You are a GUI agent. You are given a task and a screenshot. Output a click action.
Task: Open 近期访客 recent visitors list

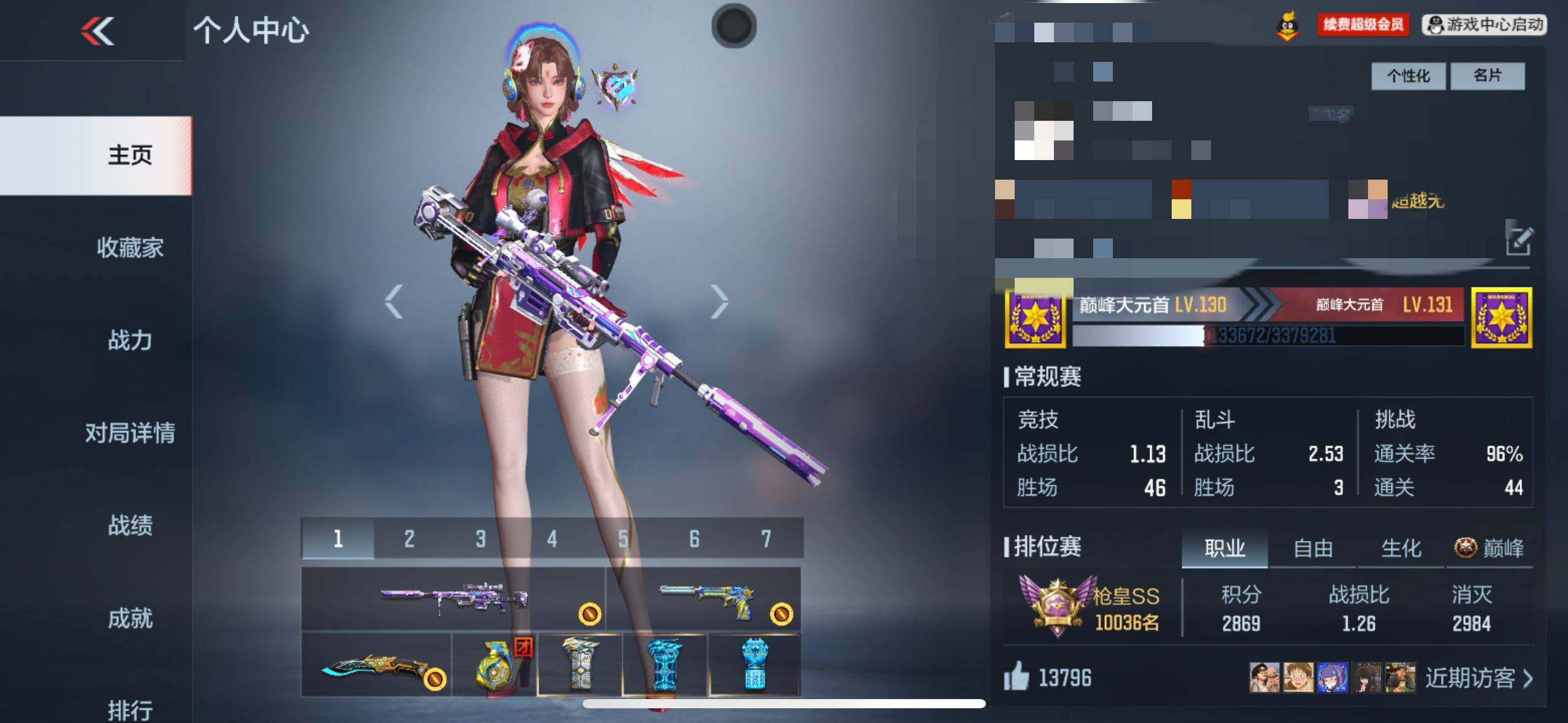point(1478,678)
